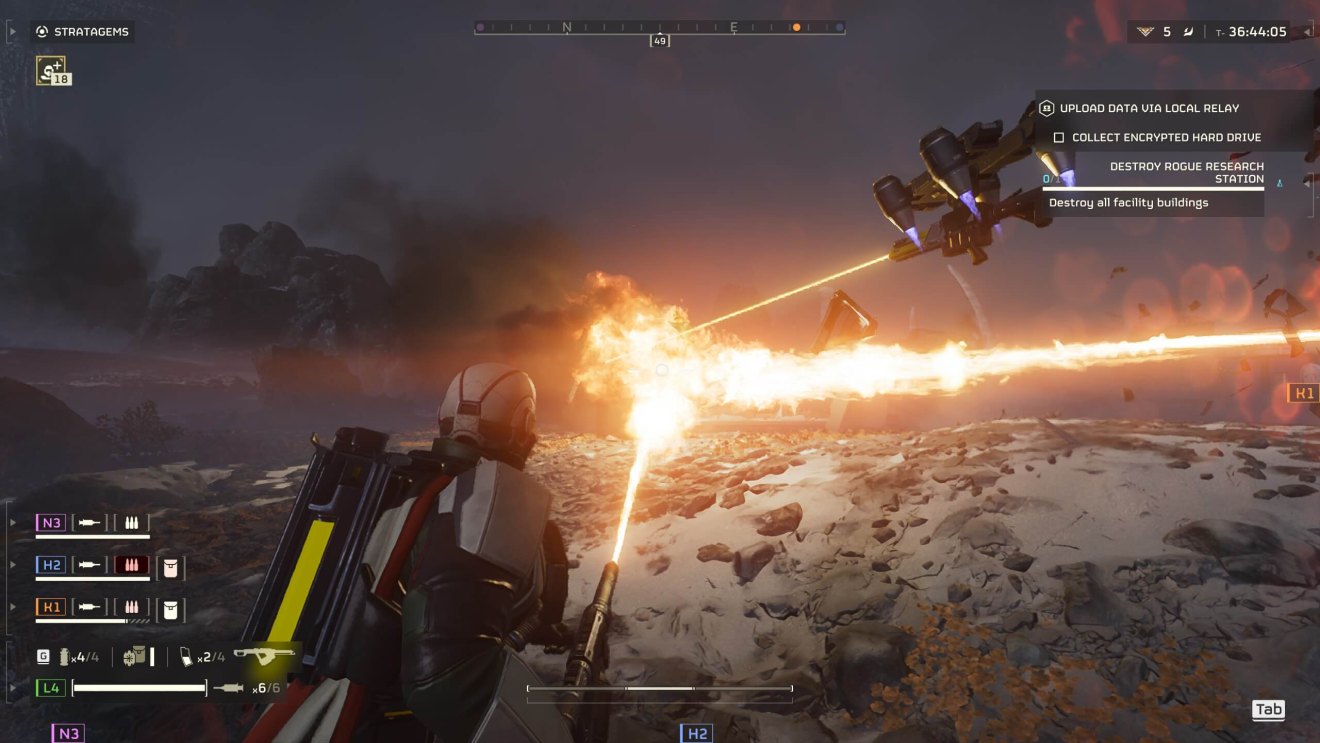Toggle the upload icon beside UPLOAD DATA VIA LOCAL RELAY
The height and width of the screenshot is (743, 1320).
click(x=1046, y=108)
